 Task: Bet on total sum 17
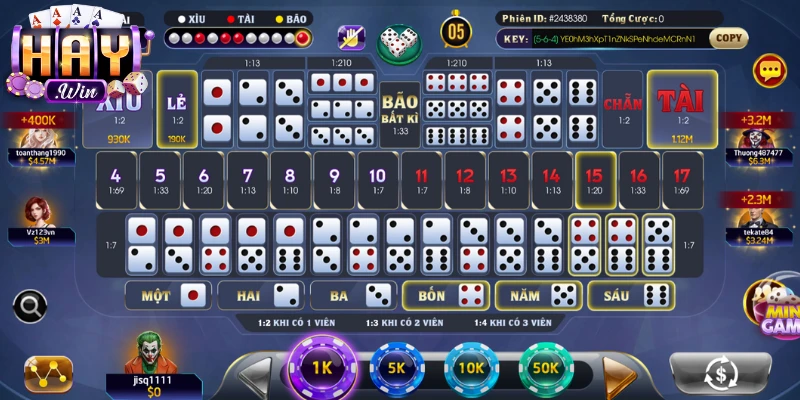click(682, 181)
